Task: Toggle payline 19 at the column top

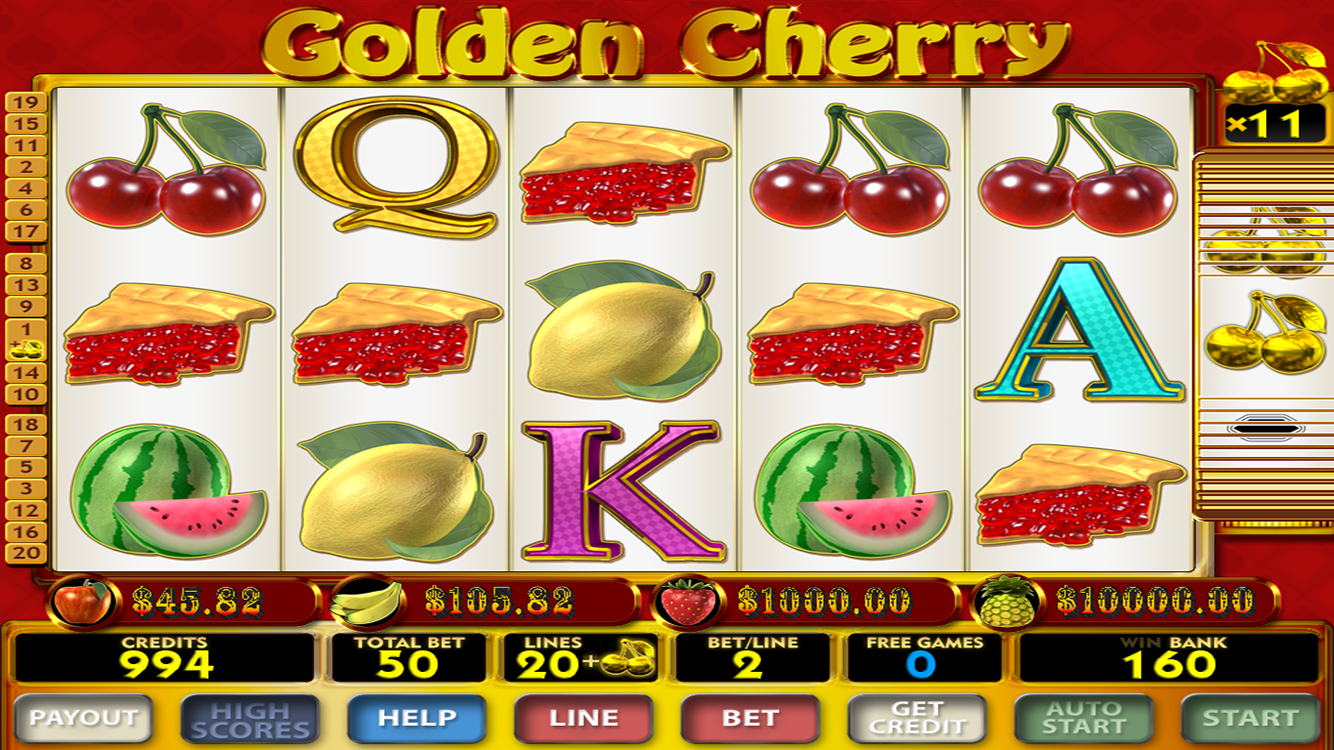Action: [x=24, y=101]
